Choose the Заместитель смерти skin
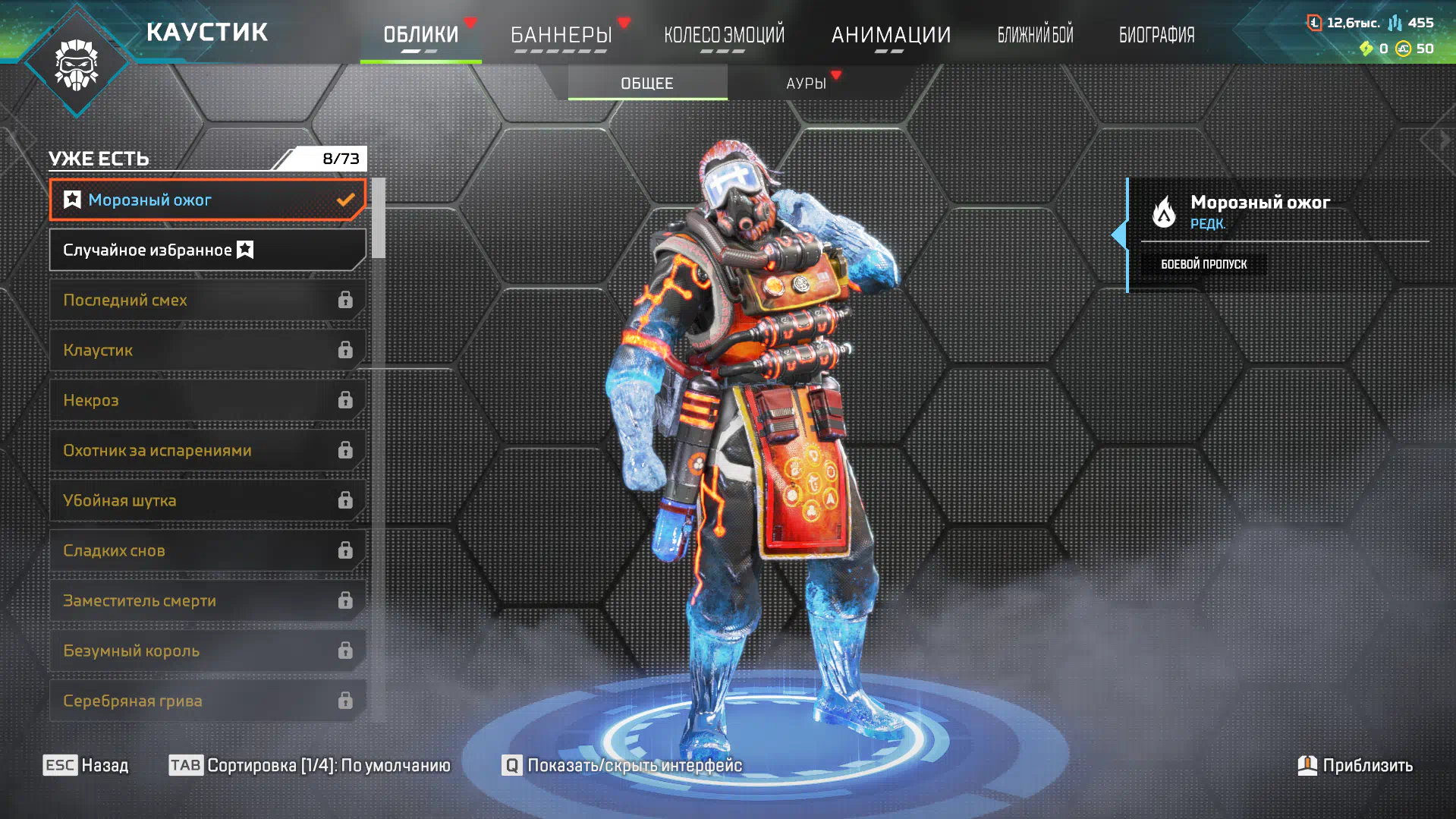 click(206, 601)
